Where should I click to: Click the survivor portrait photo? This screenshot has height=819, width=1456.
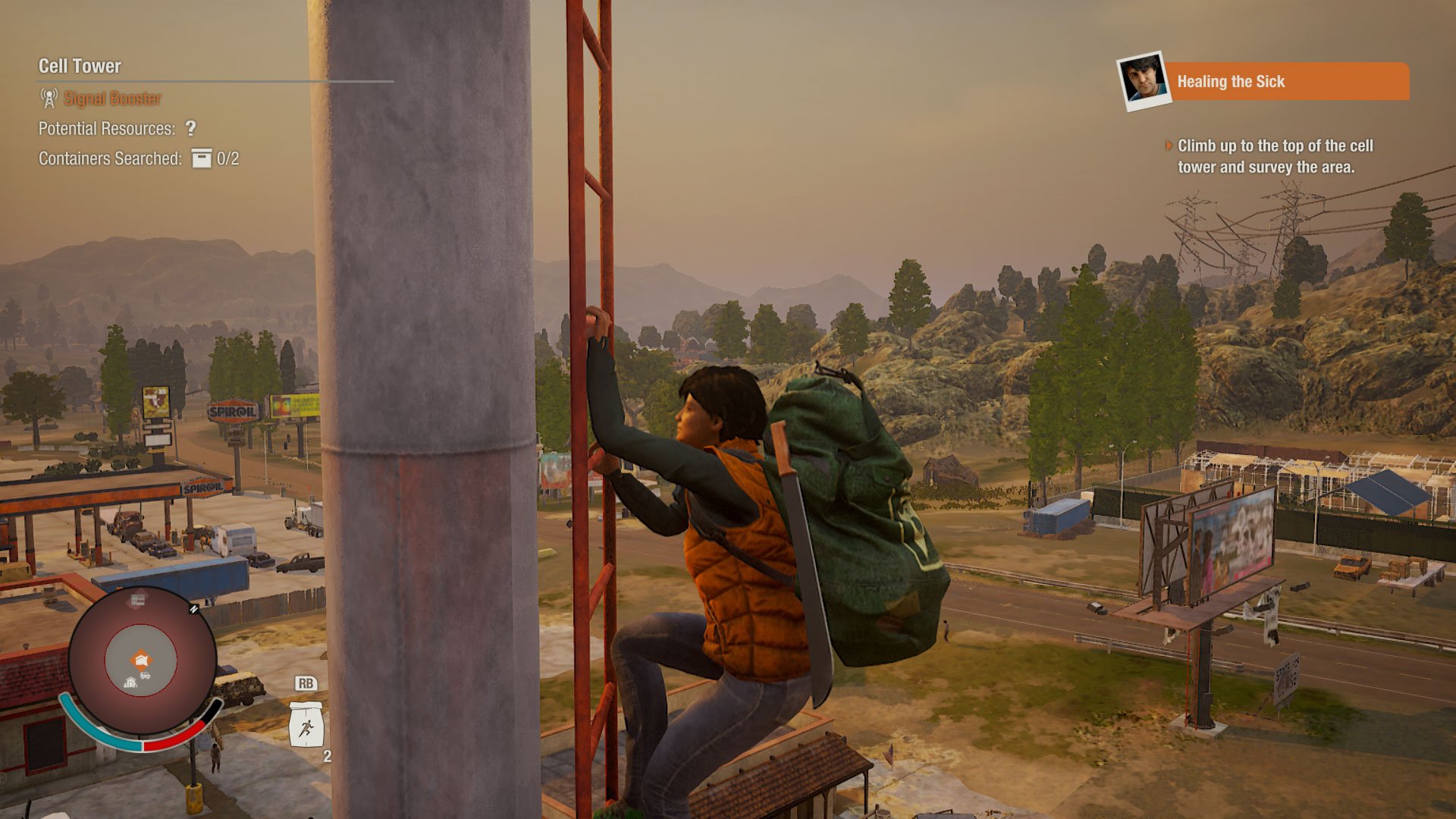[1143, 80]
